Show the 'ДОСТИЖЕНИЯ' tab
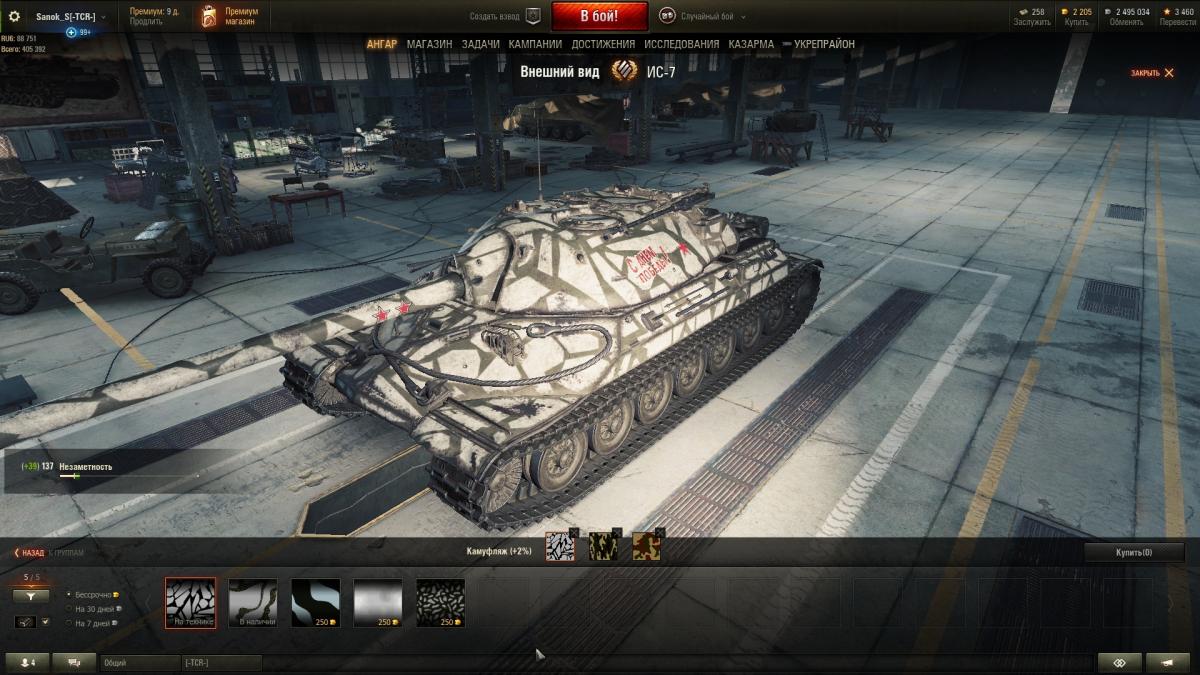This screenshot has width=1200, height=675. click(603, 44)
